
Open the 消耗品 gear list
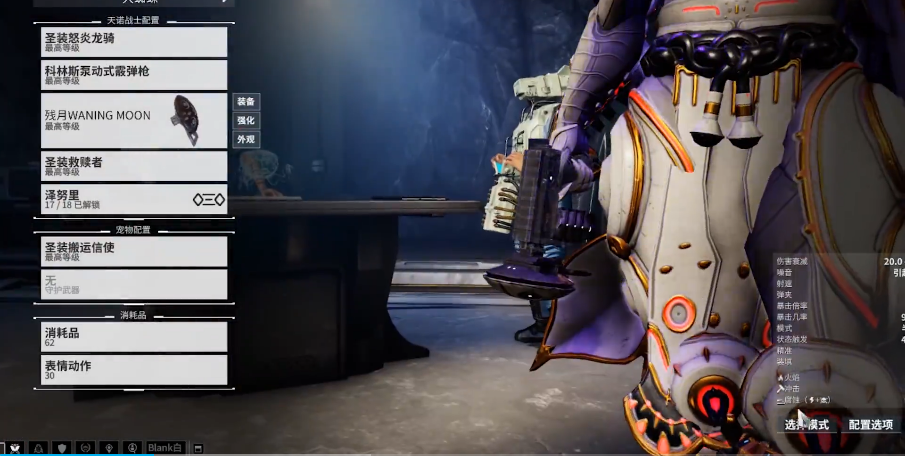[134, 336]
